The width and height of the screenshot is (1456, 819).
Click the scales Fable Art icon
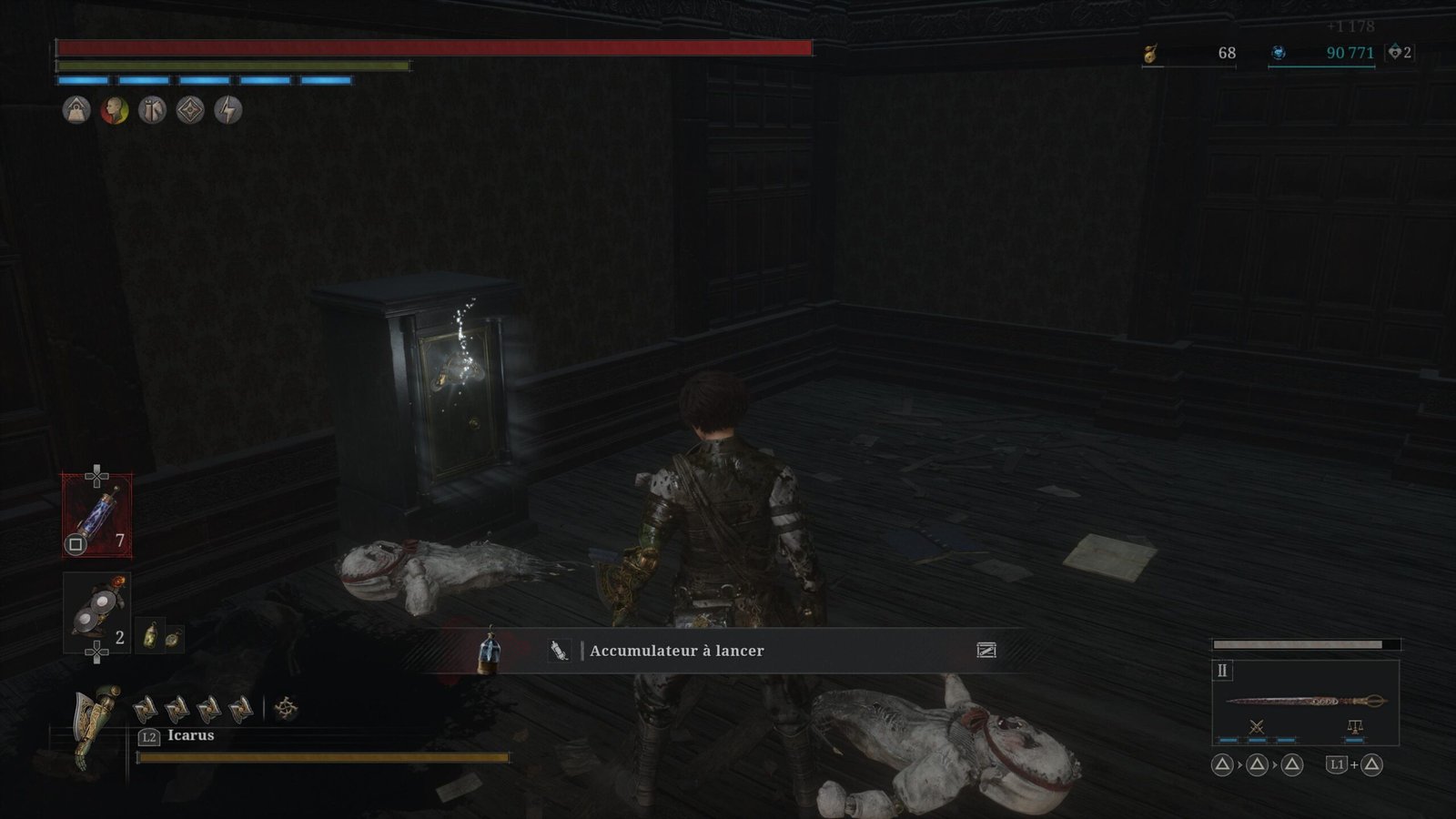1355,726
